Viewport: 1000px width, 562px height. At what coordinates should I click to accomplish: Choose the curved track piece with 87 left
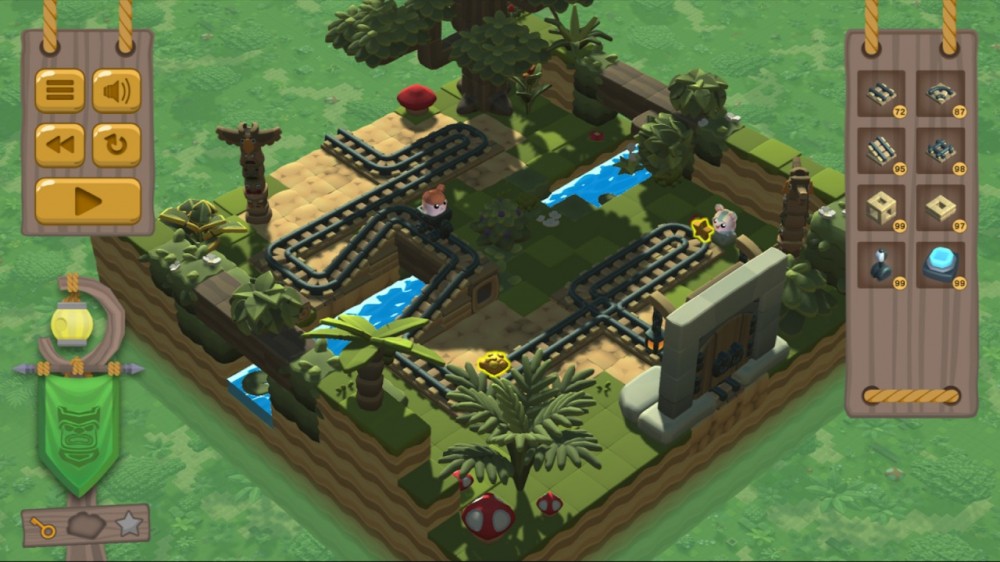click(940, 94)
